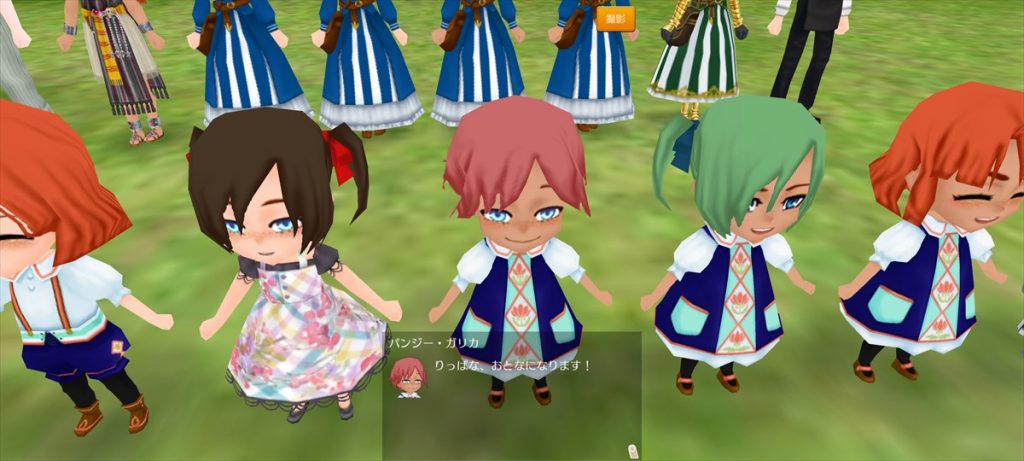Advance the dialogue with the mouse icon
The height and width of the screenshot is (461, 1024).
click(633, 450)
